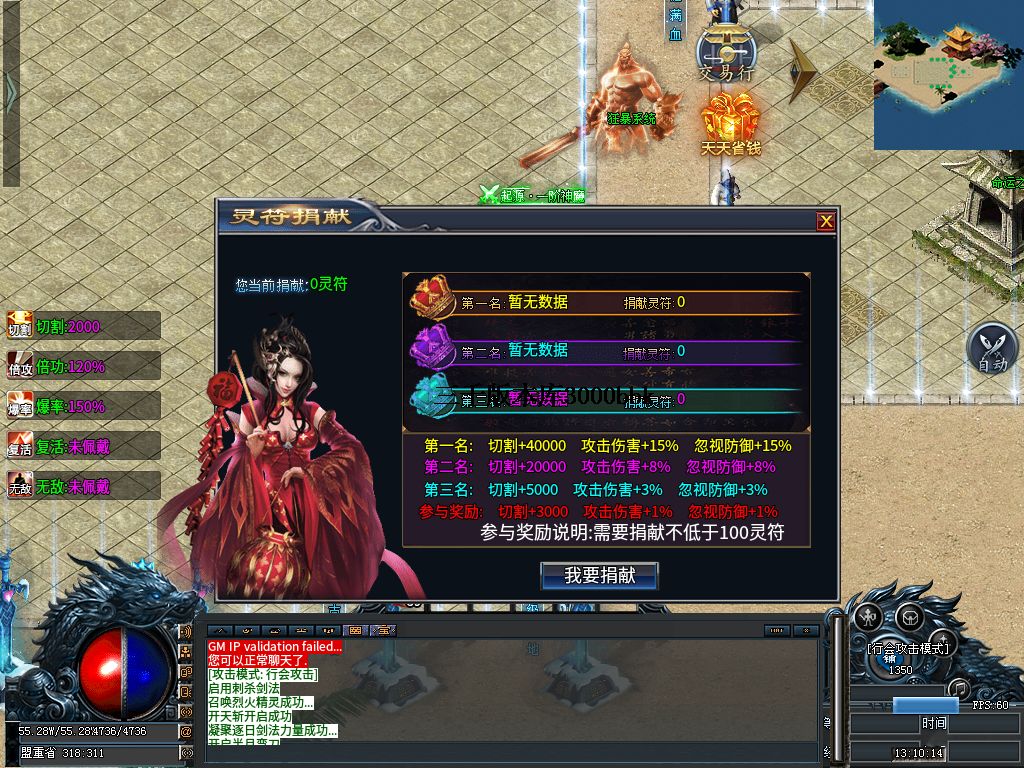Open the island minimap
Screen dimensions: 1024x768
click(x=948, y=75)
